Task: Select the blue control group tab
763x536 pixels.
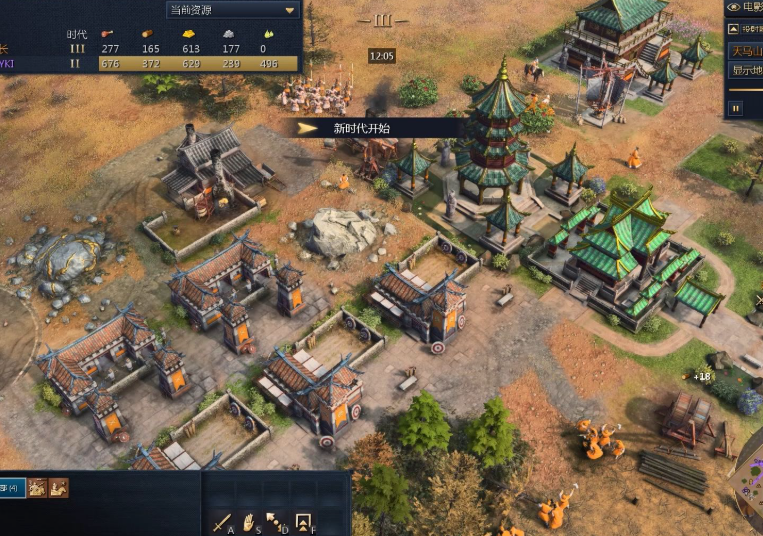Action: click(x=12, y=488)
